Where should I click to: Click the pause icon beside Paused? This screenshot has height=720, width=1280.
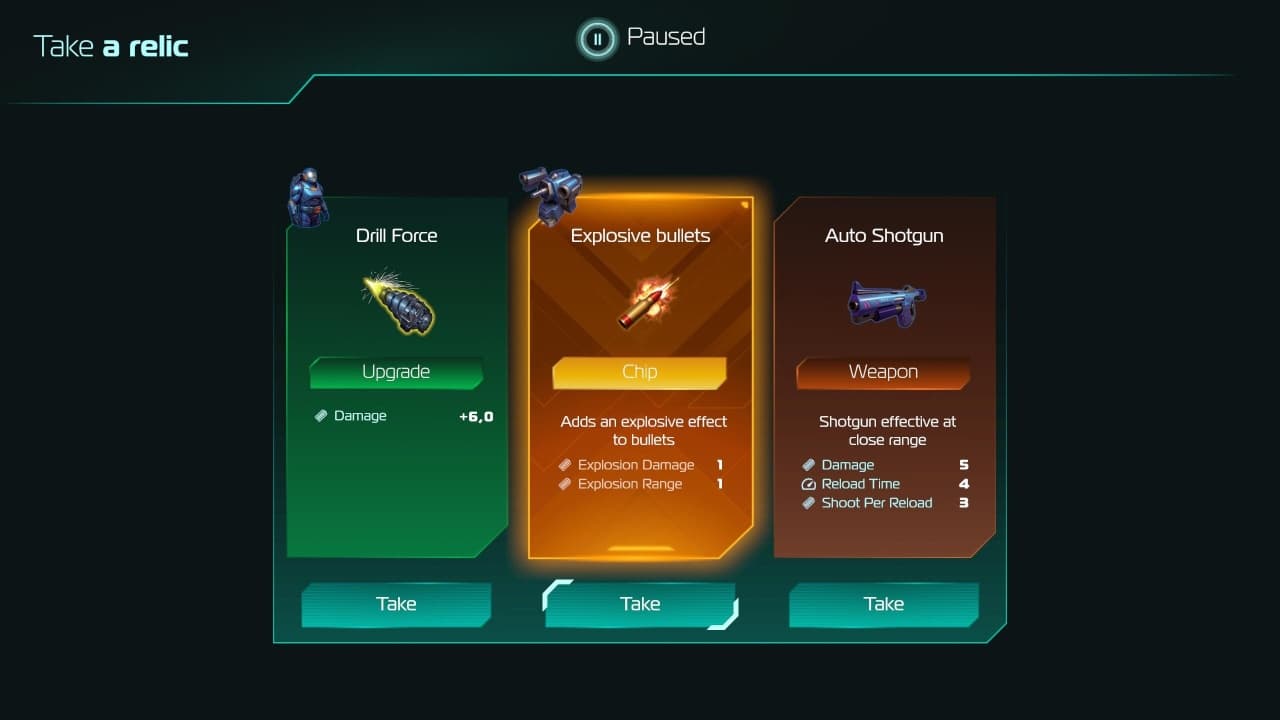tap(597, 39)
